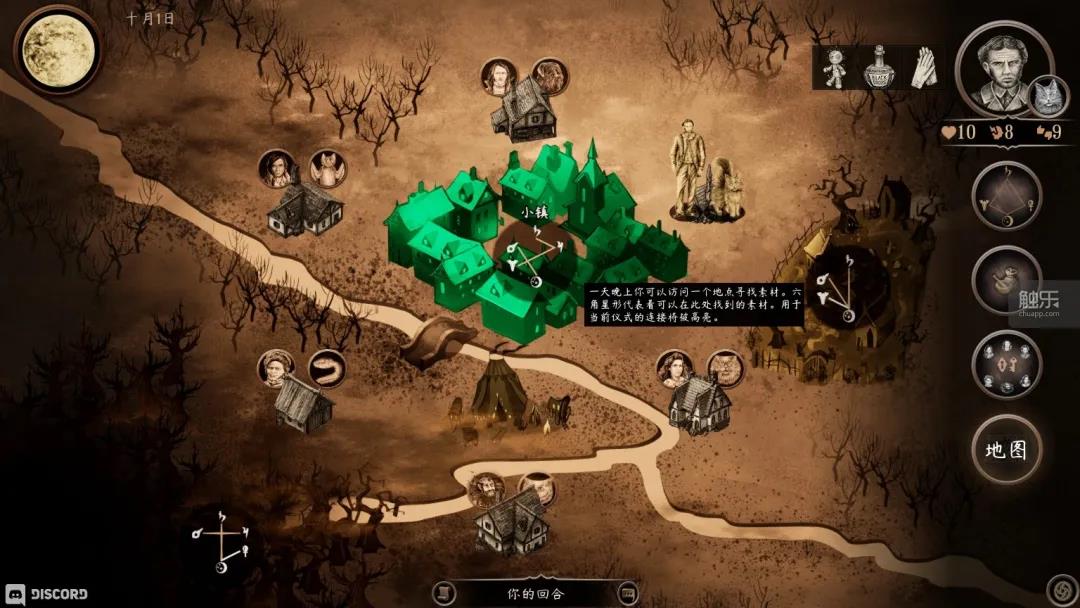1080x608 pixels.
Task: Select the house with the worm familiar
Action: pos(303,400)
